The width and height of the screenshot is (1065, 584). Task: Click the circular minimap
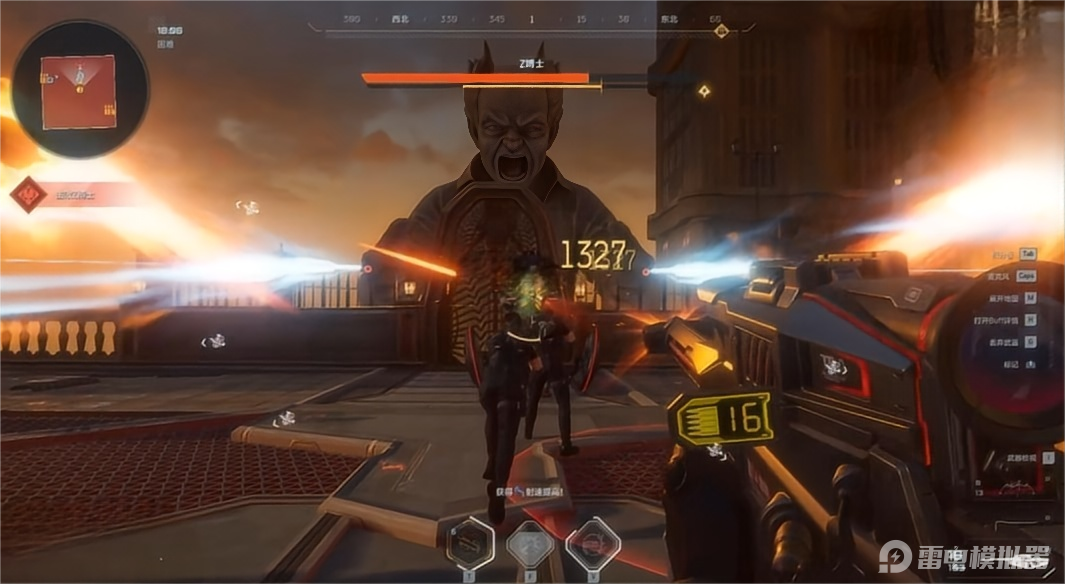(80, 89)
